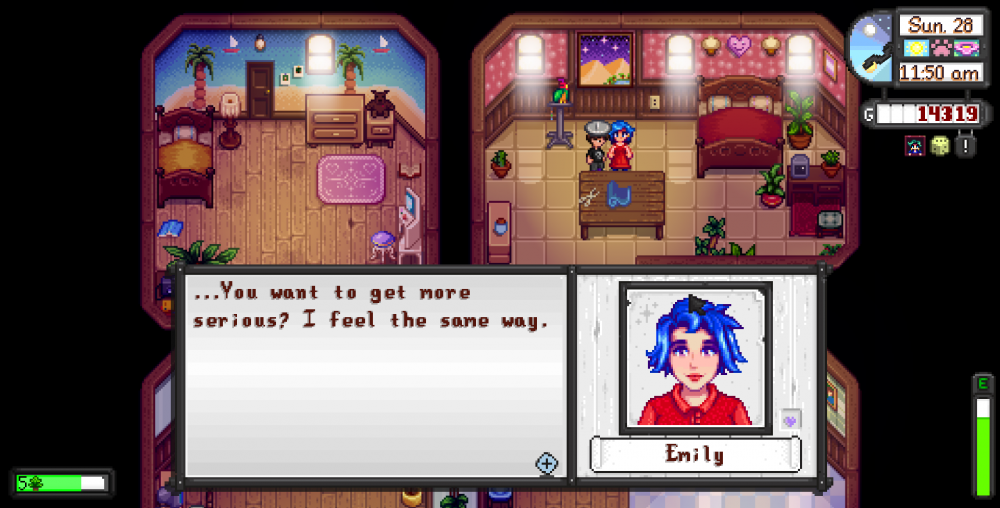The image size is (1000, 508).
Task: Click the dialogue advance icon in the text box
Action: coord(546,463)
